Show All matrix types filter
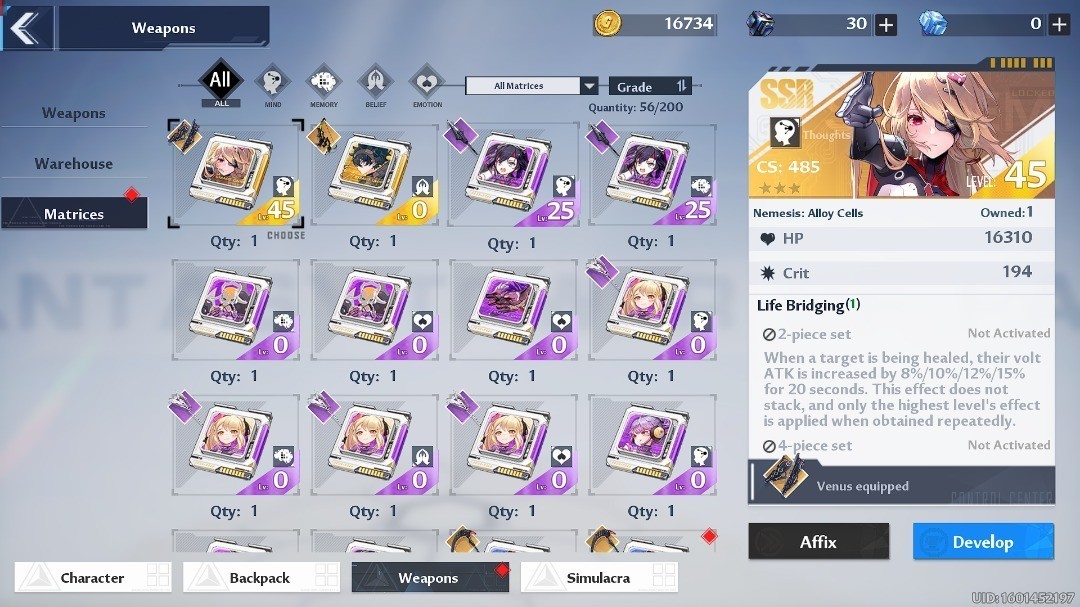The image size is (1080, 607). pyautogui.click(x=220, y=83)
